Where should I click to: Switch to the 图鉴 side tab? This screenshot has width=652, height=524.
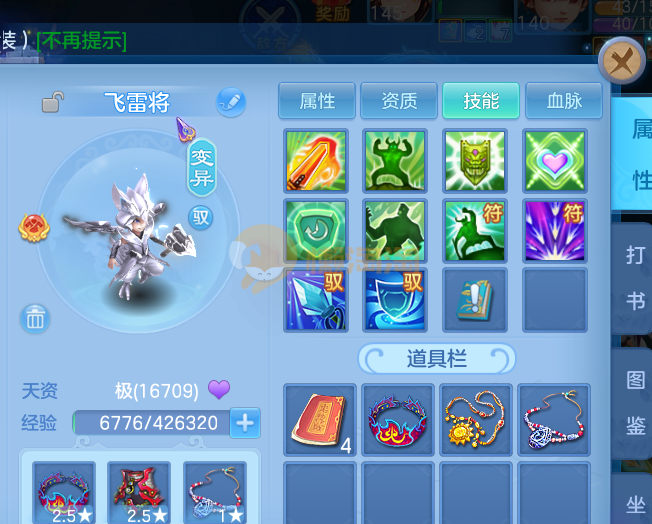coord(636,402)
